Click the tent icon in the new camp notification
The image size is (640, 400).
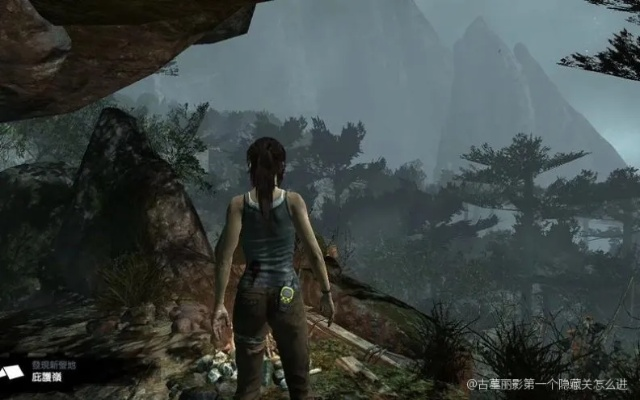(11, 372)
